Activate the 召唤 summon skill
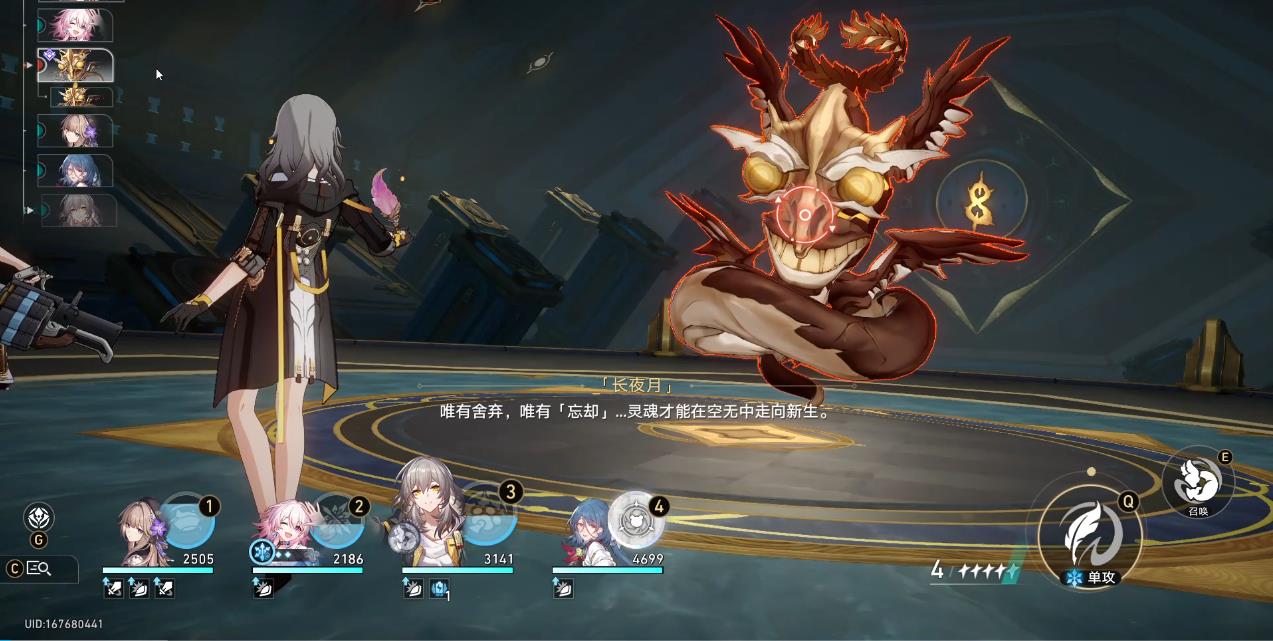1273x641 pixels. (x=1197, y=482)
